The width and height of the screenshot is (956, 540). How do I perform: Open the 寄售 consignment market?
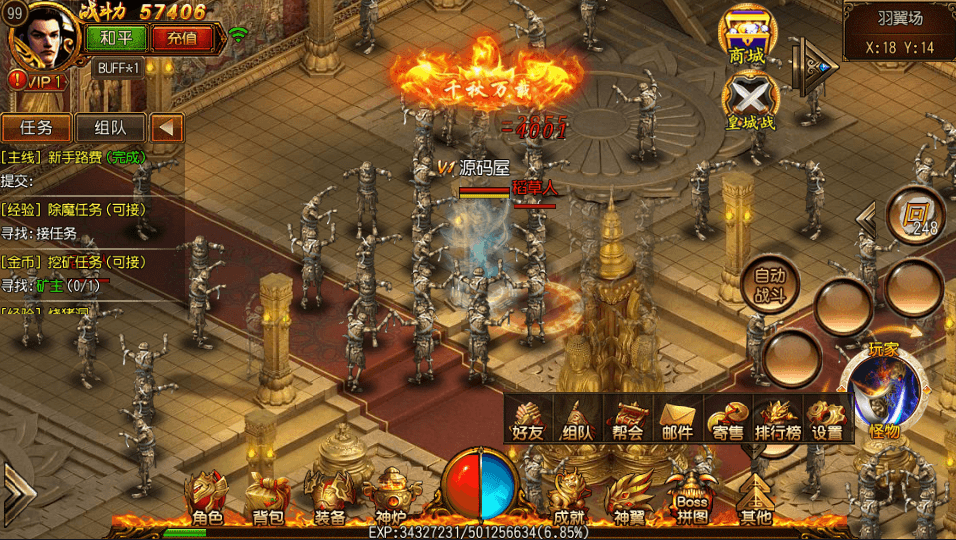click(727, 418)
